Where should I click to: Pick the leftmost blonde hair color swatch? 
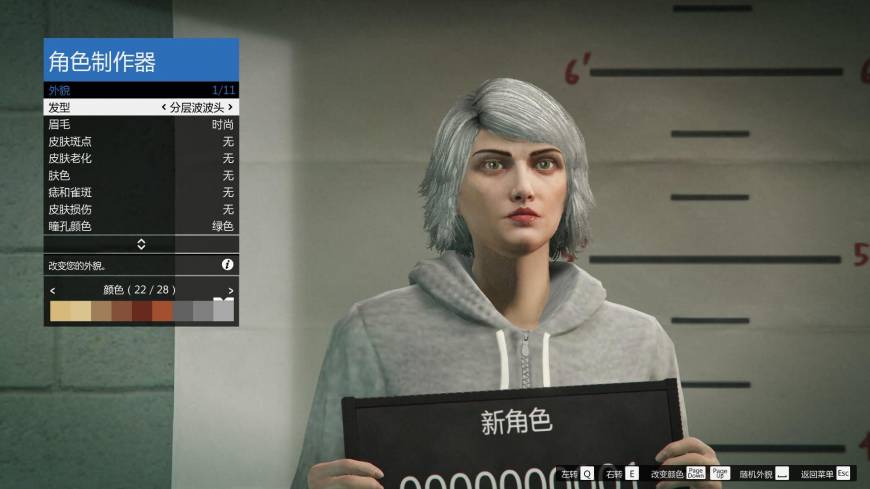click(60, 311)
